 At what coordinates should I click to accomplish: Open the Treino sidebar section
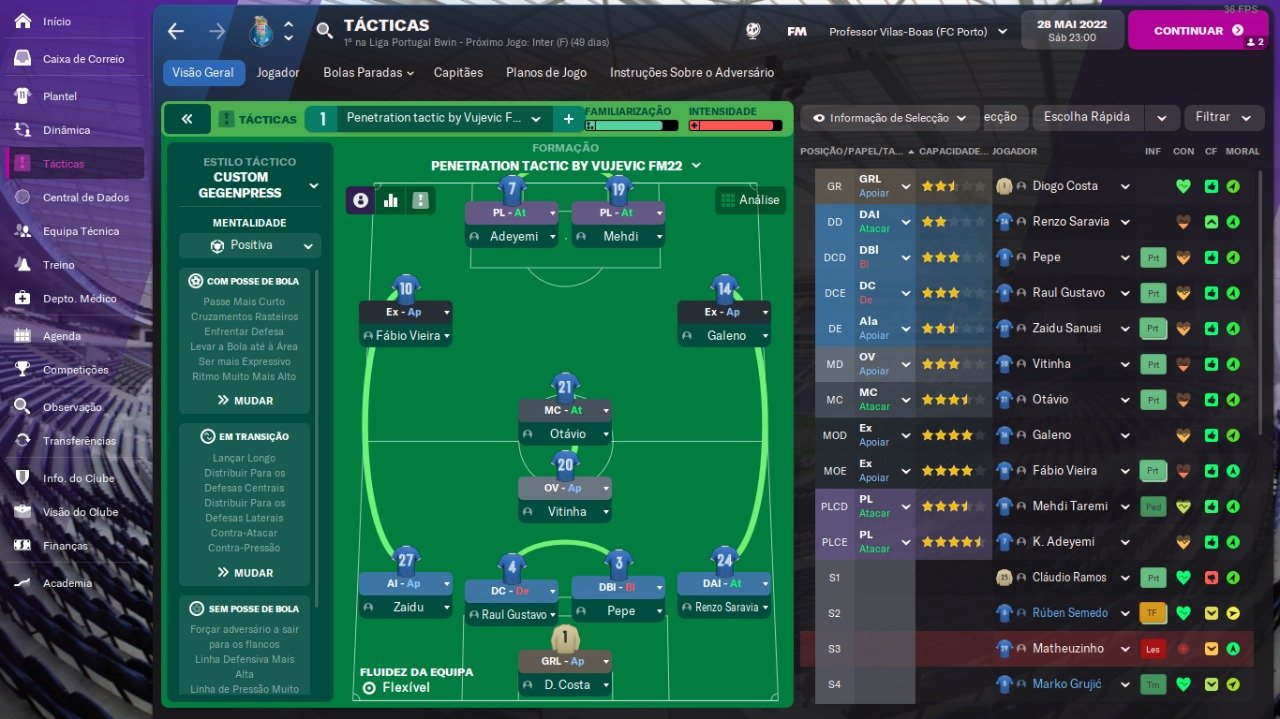(x=58, y=265)
